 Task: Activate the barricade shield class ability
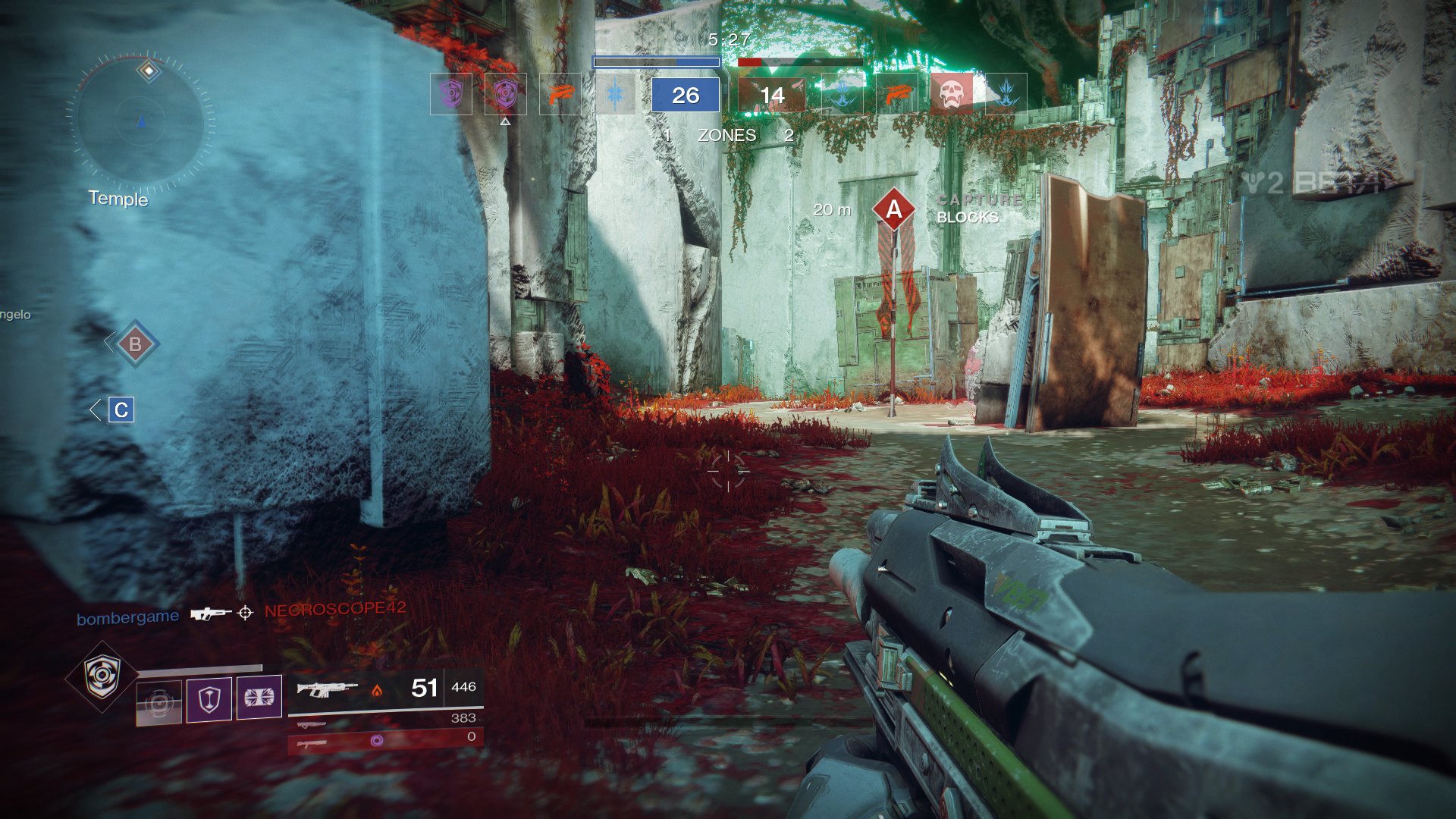pos(209,698)
